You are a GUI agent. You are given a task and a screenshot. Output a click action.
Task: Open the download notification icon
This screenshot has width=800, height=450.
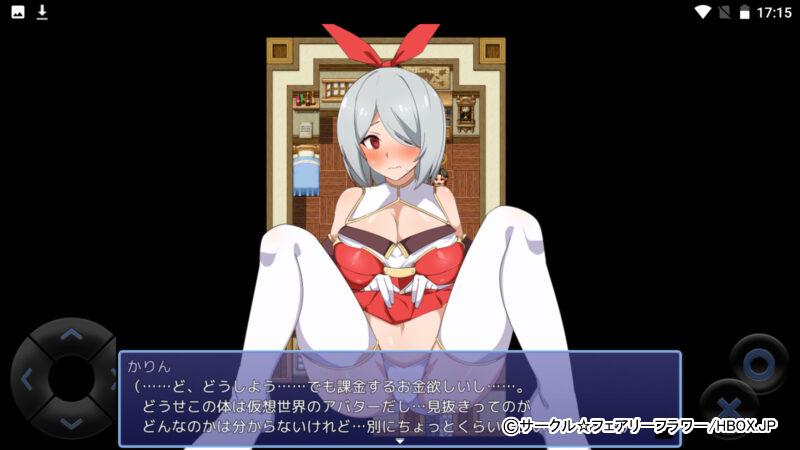pyautogui.click(x=42, y=12)
